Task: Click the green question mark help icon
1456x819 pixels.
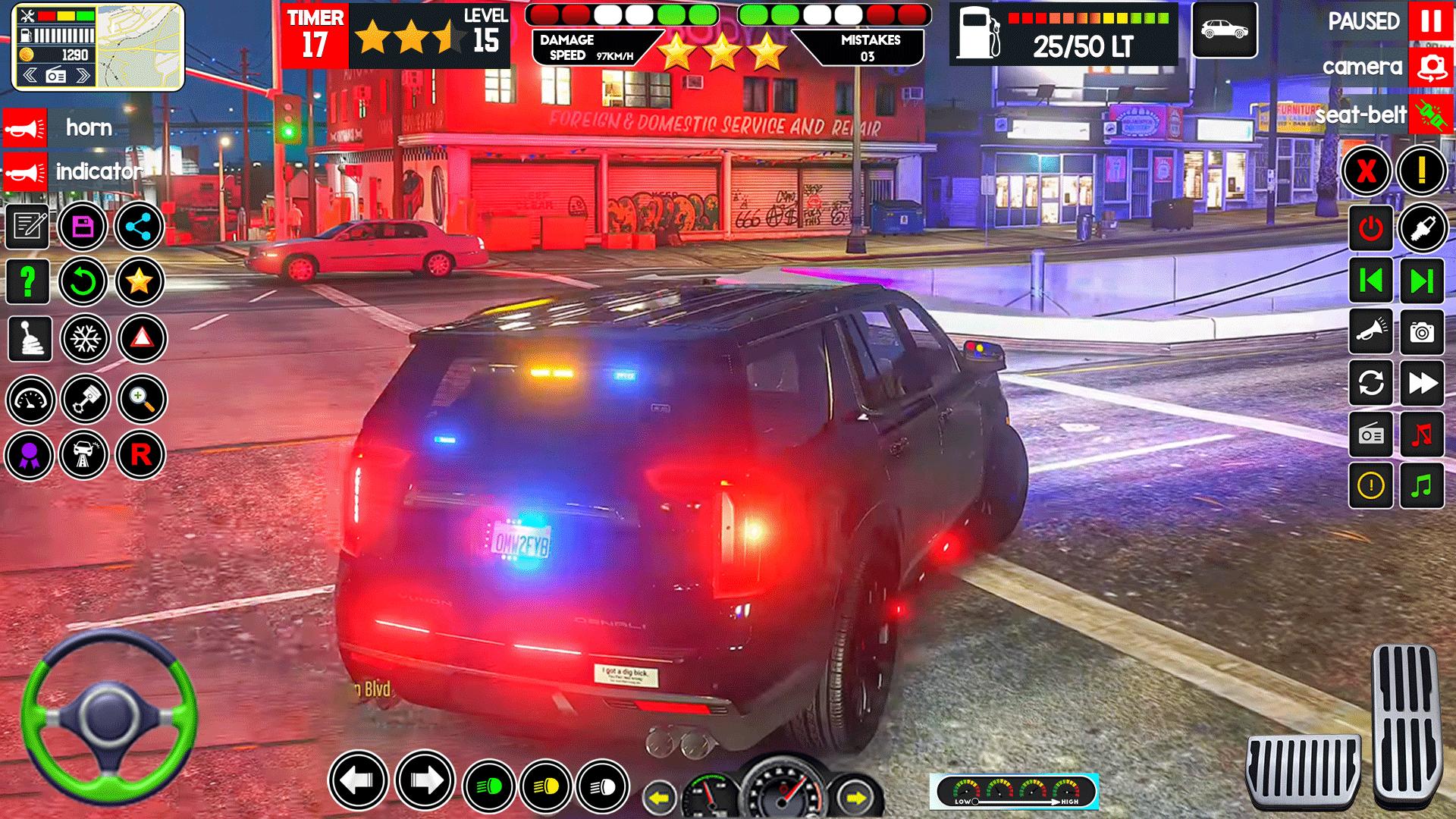Action: 27,281
